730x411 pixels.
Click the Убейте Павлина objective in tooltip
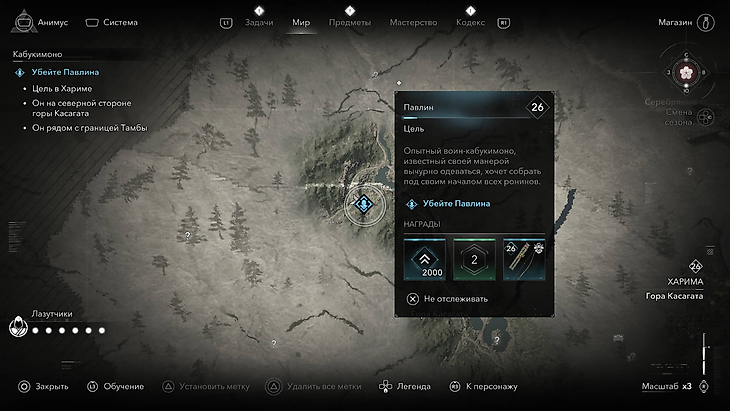pyautogui.click(x=456, y=204)
